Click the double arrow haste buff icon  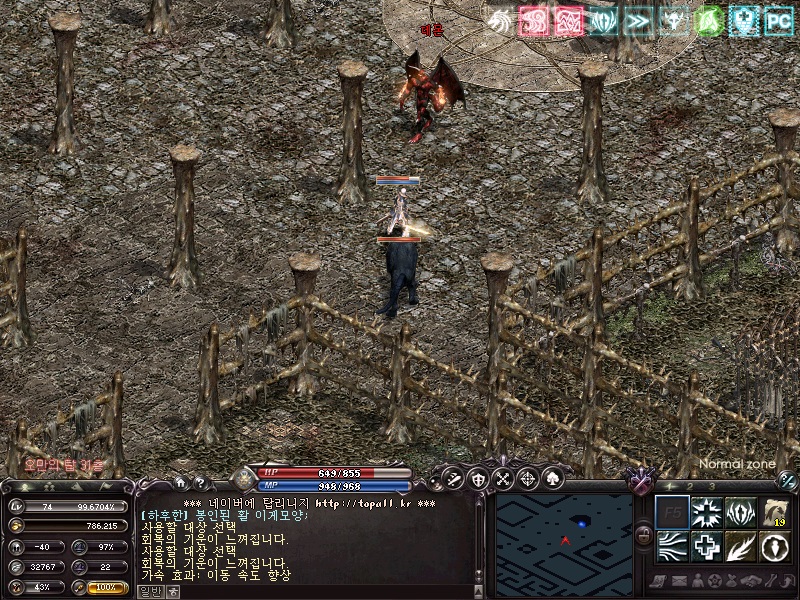coord(638,21)
